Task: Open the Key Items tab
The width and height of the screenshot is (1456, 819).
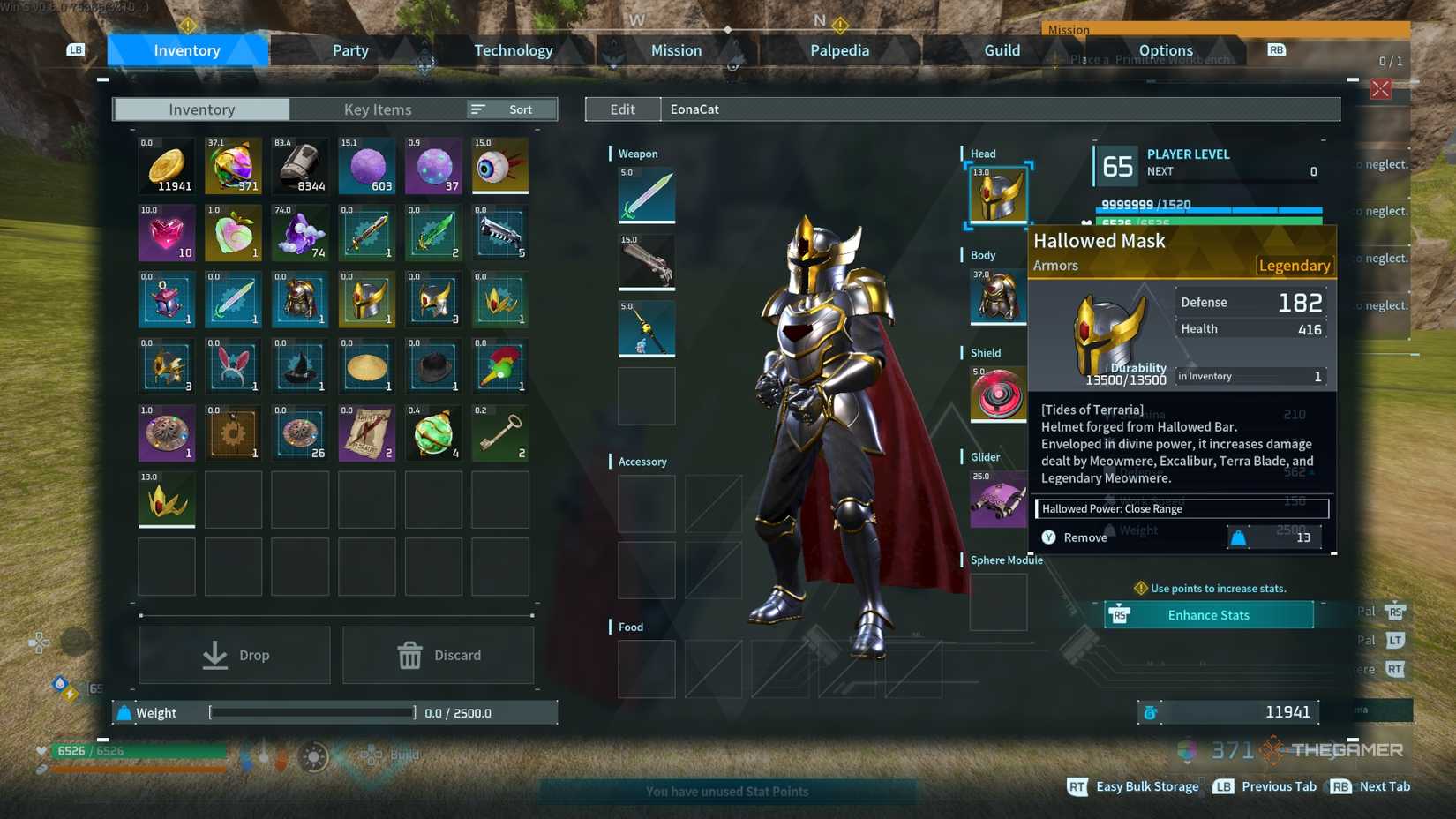Action: click(378, 109)
